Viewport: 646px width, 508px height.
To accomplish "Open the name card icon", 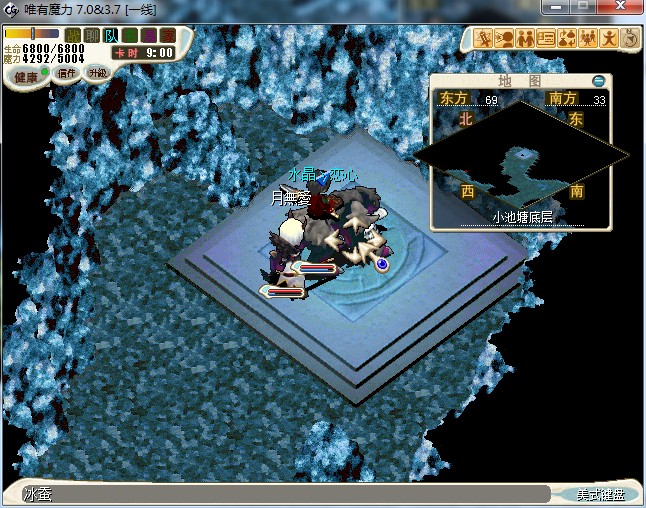I will [546, 39].
